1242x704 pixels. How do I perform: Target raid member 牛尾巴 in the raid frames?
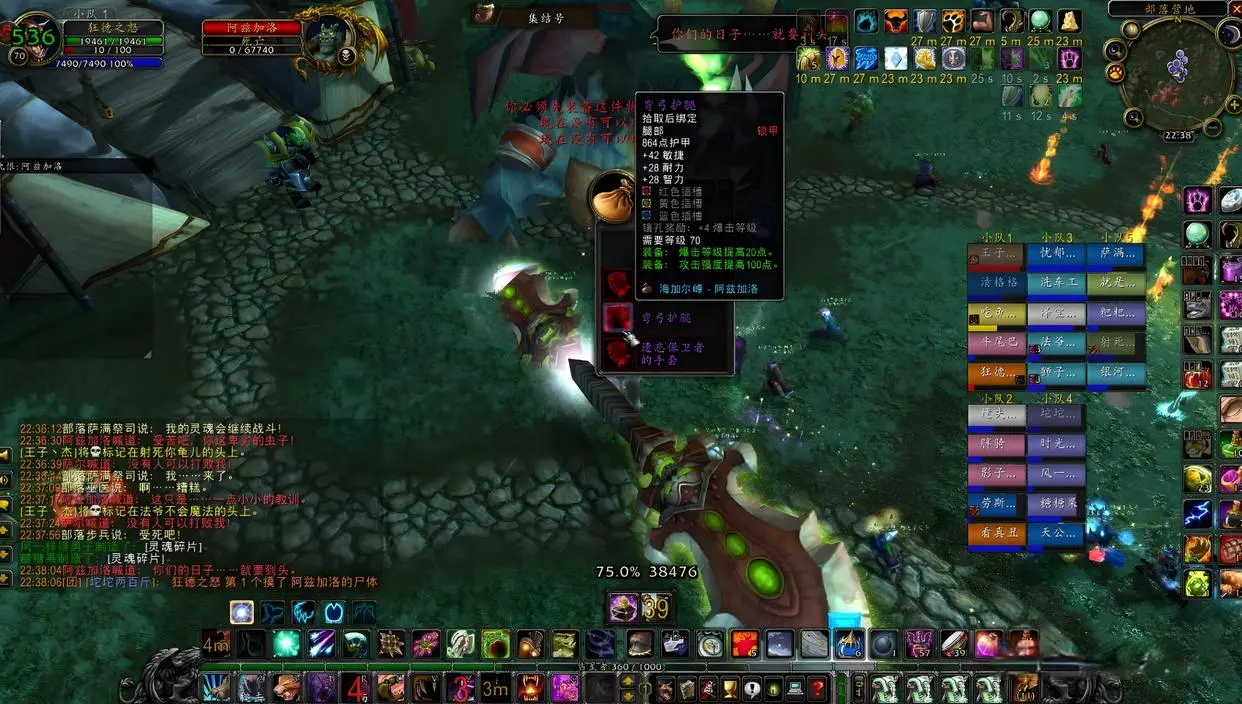tap(997, 344)
